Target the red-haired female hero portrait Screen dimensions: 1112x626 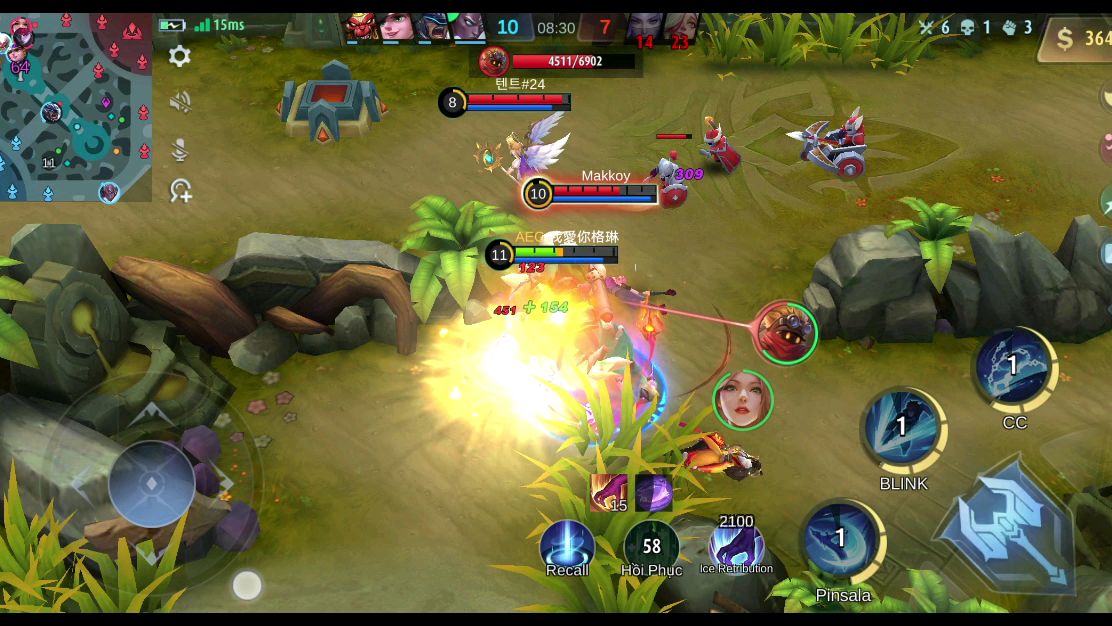tap(743, 400)
